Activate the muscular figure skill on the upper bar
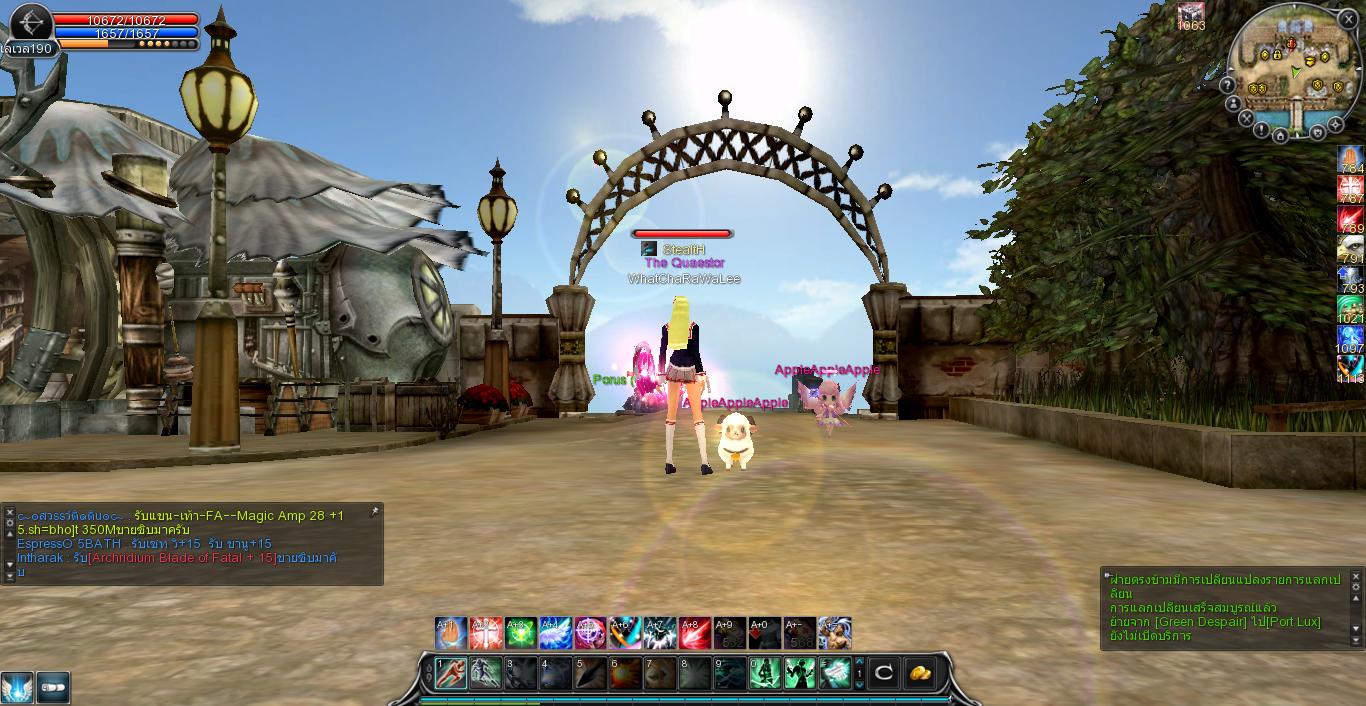1366x706 pixels. pyautogui.click(x=835, y=633)
